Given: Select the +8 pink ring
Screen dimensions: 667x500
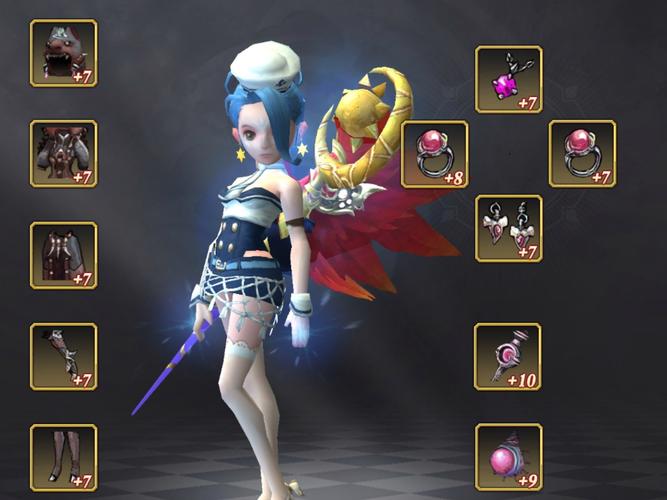Looking at the screenshot, I should point(434,154).
